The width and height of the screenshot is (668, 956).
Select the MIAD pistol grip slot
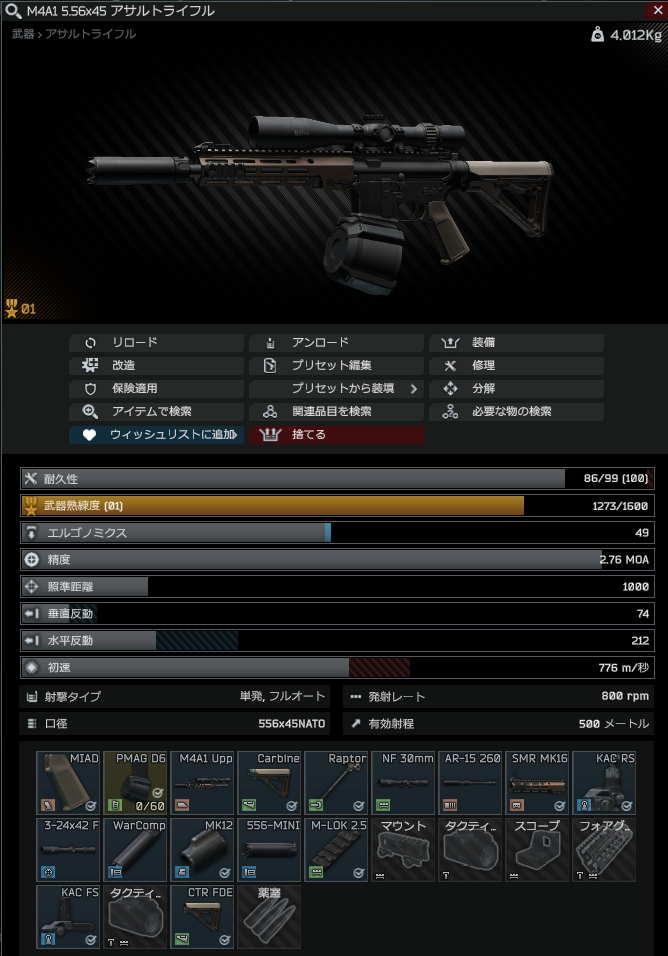pos(69,783)
